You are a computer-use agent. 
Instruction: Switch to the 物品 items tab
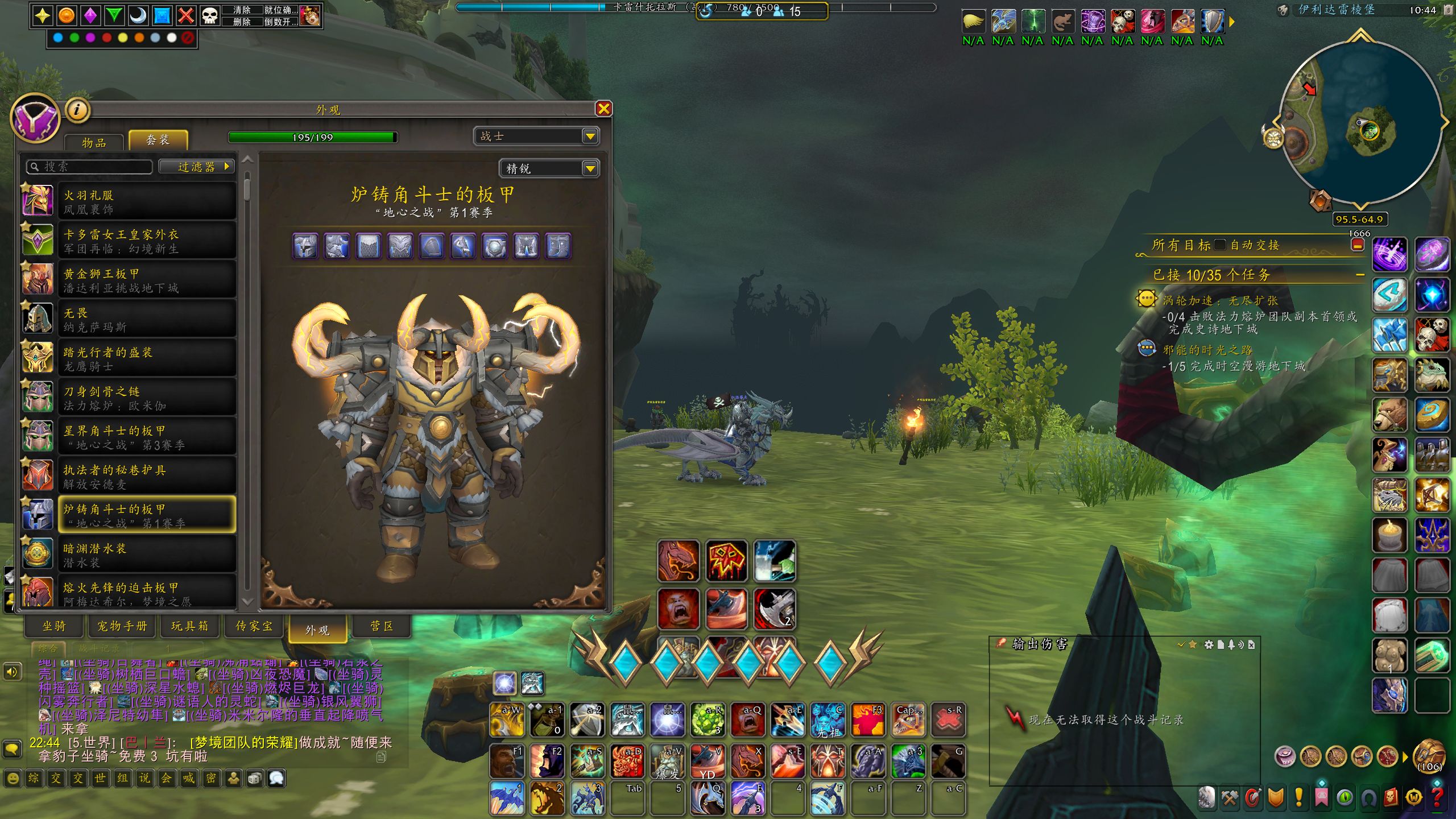[x=94, y=142]
